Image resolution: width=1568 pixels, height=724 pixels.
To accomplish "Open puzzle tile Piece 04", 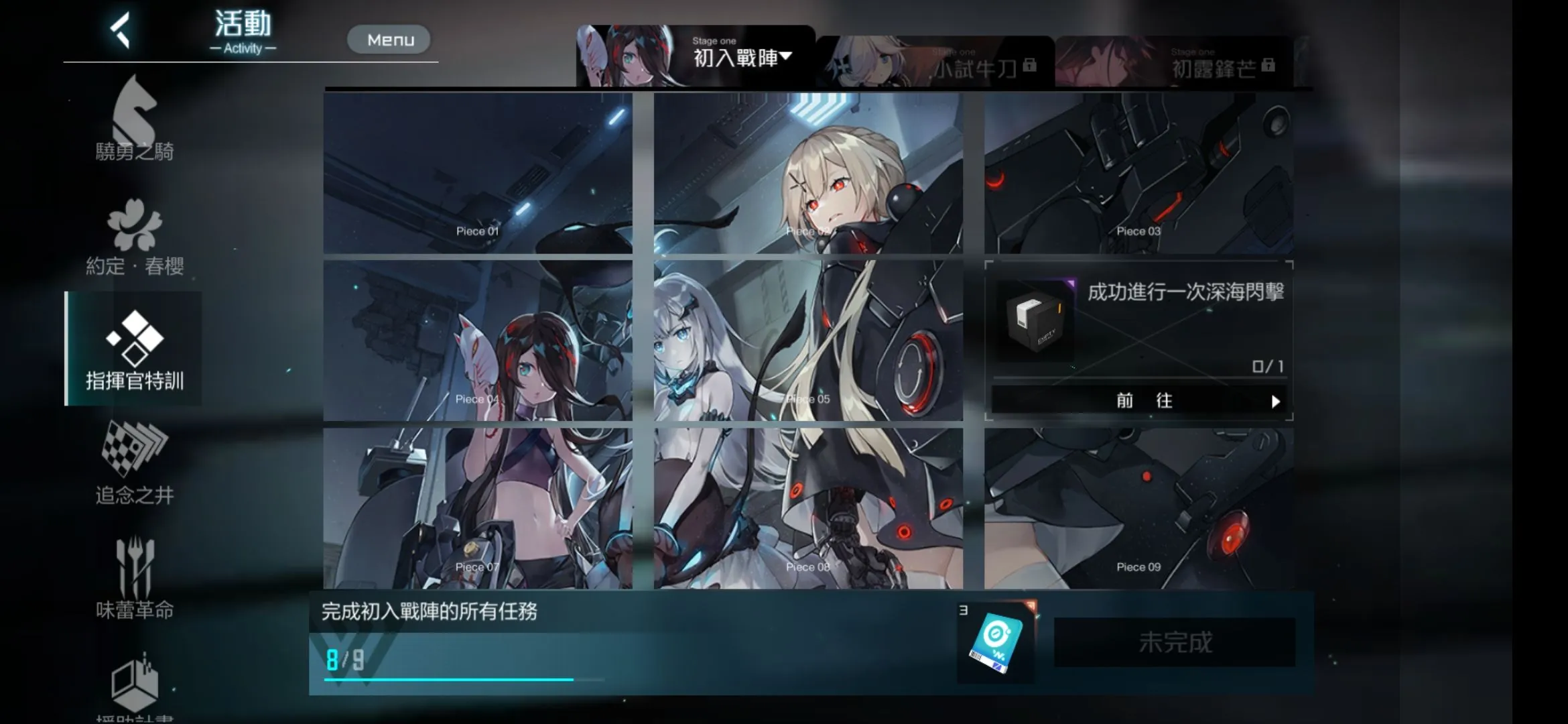I will pos(478,341).
